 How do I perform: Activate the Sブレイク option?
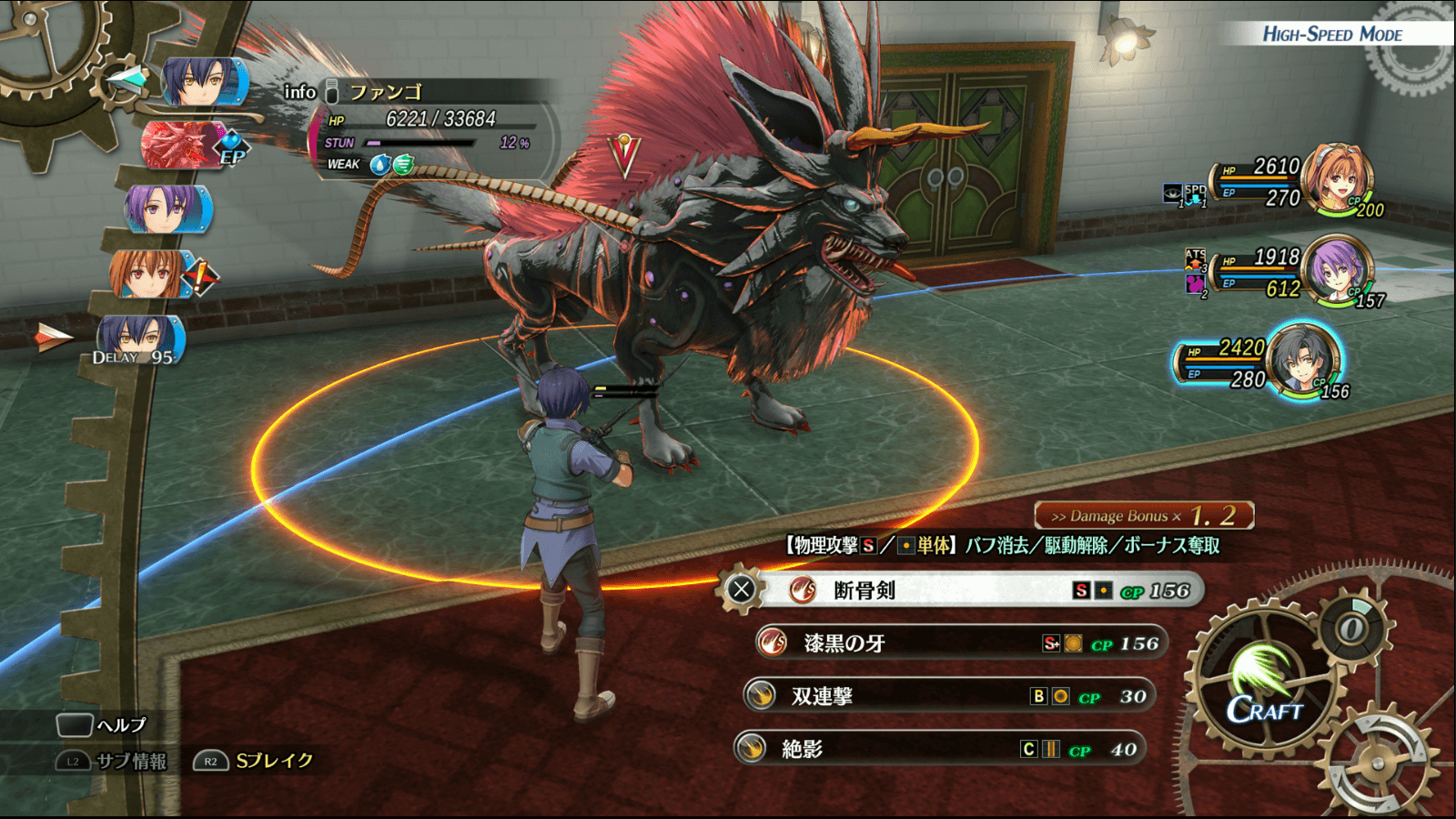[254, 761]
